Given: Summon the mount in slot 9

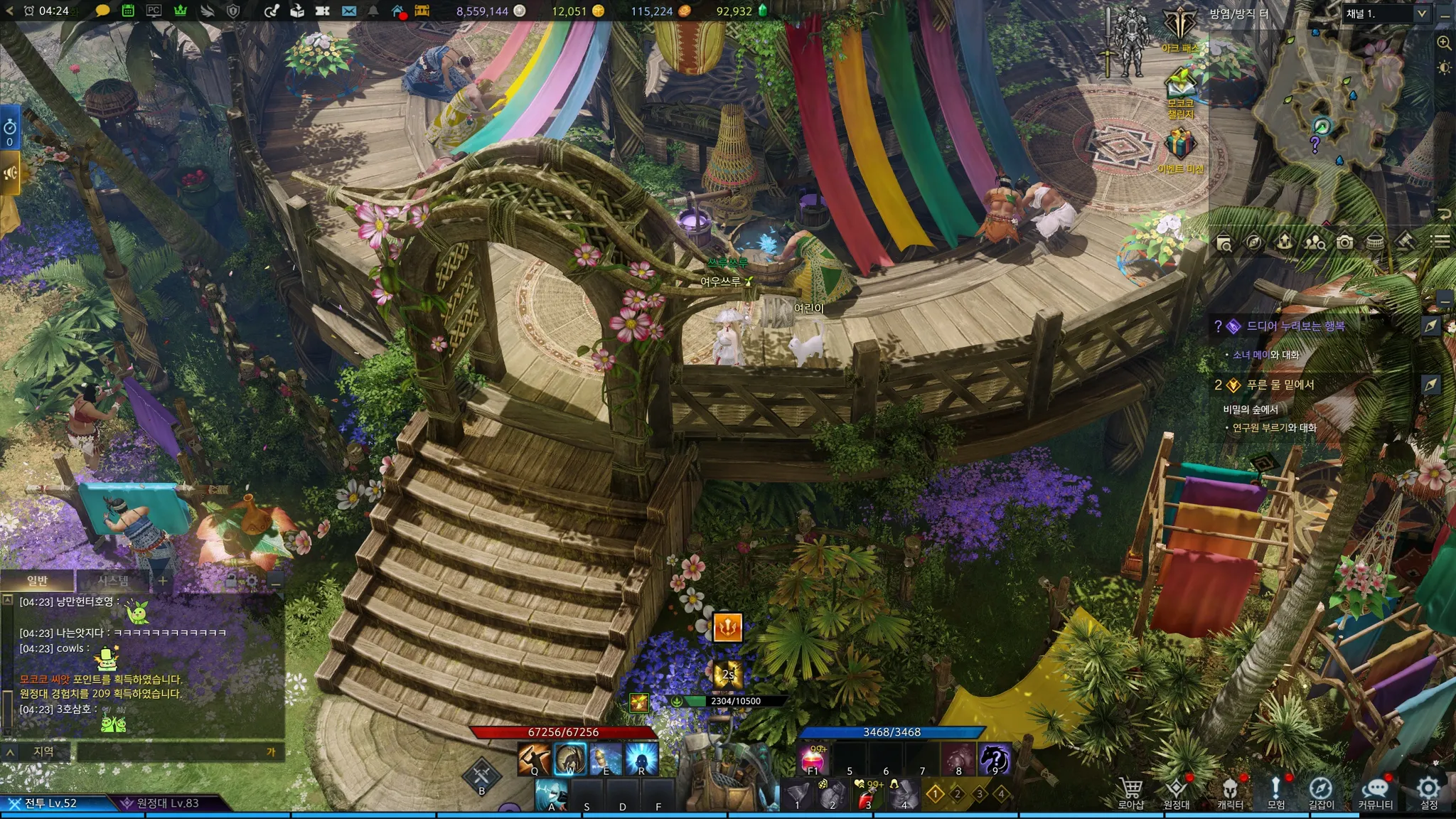Looking at the screenshot, I should point(995,759).
